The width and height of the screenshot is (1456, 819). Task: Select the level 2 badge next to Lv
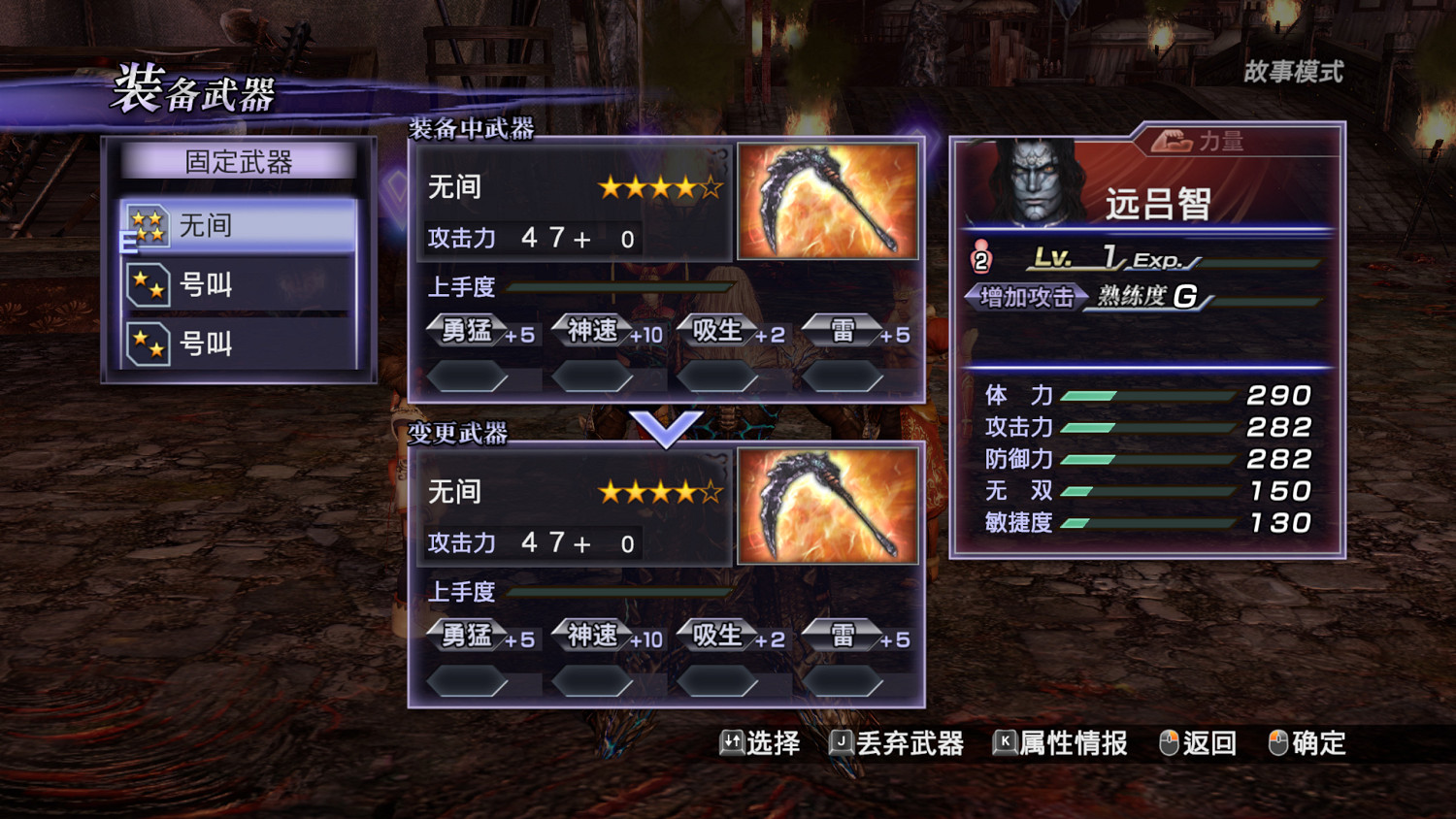[x=982, y=257]
